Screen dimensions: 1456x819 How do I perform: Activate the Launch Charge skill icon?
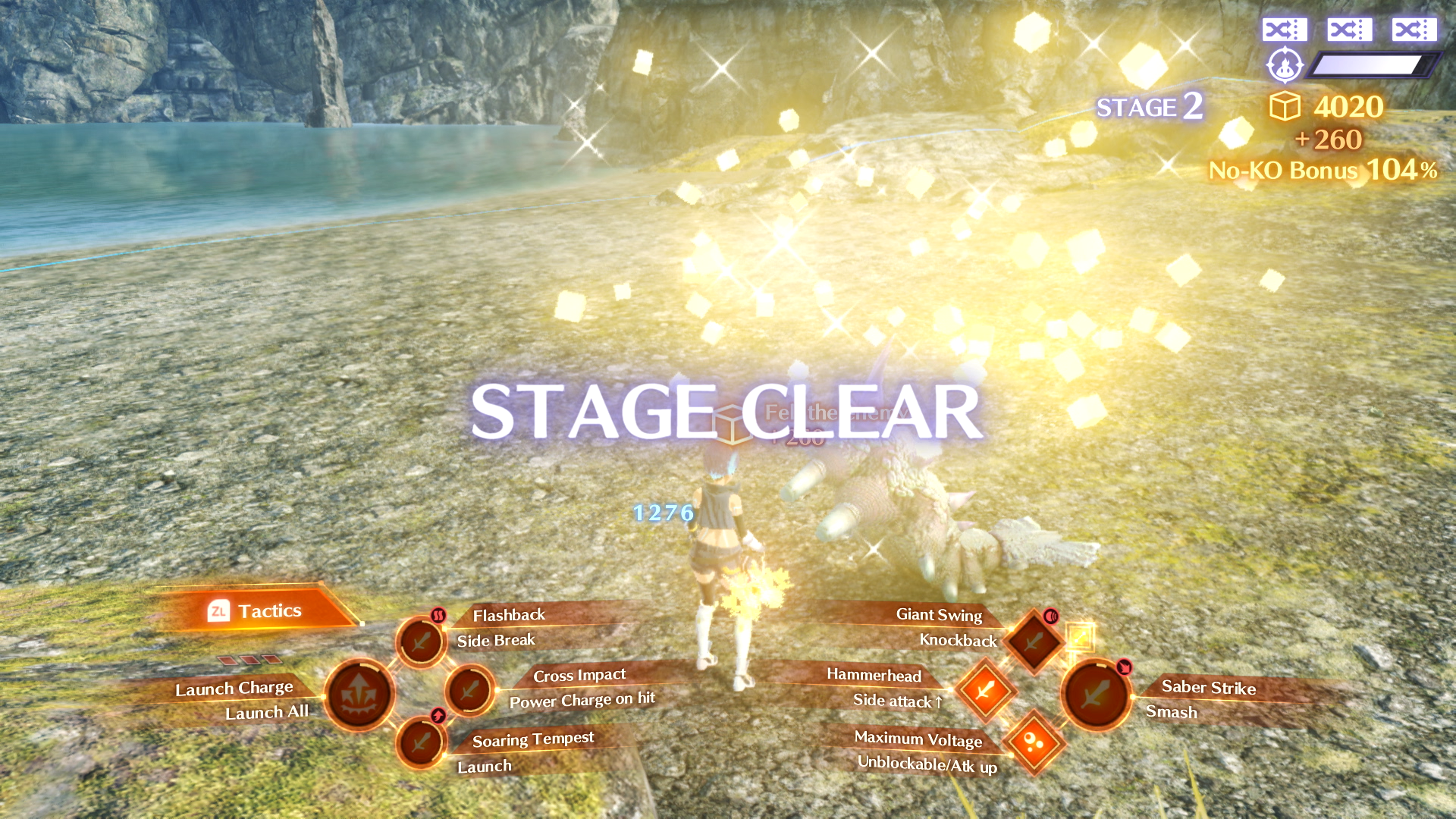[359, 695]
